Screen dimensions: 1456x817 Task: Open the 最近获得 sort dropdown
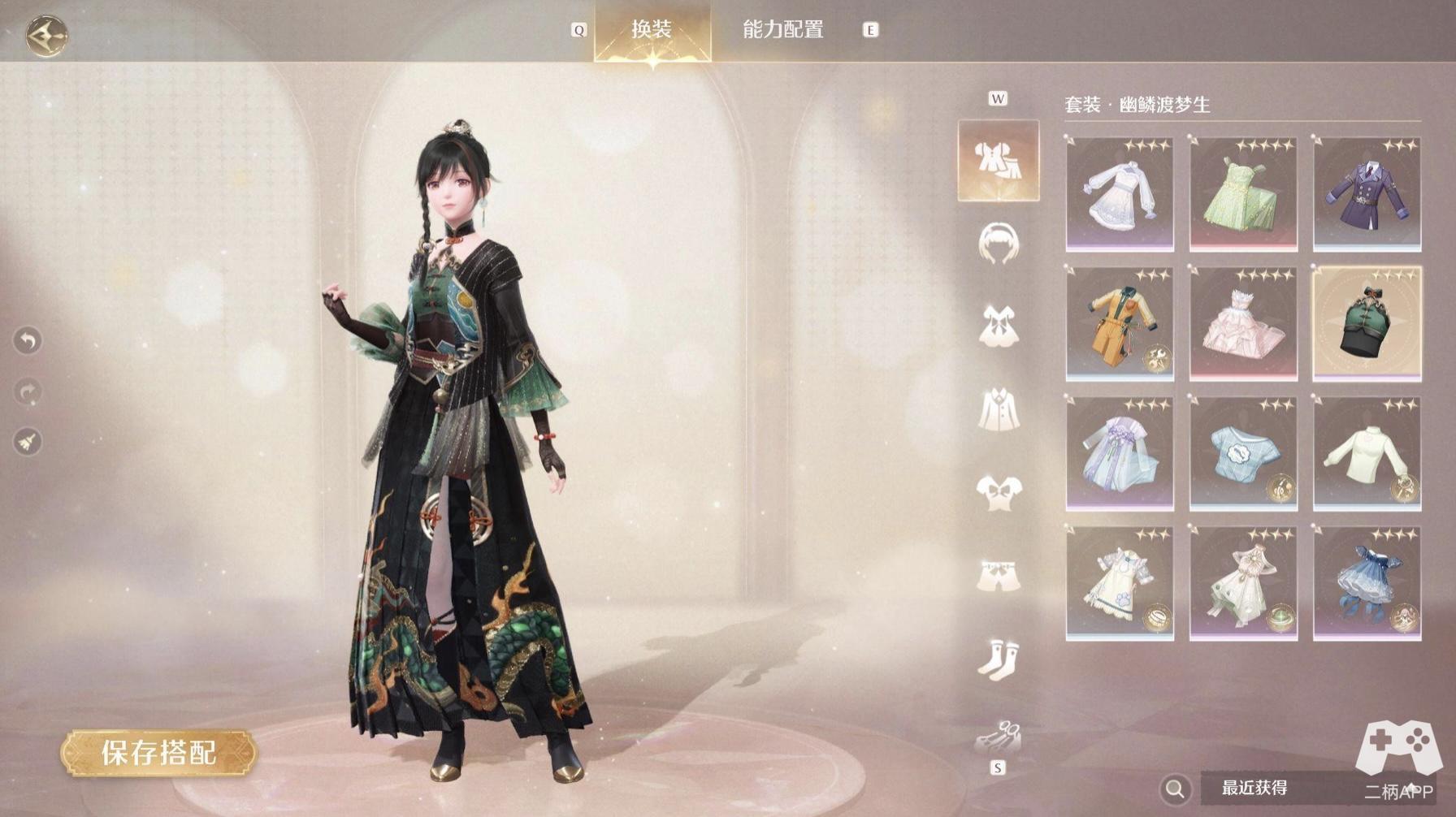point(1267,788)
